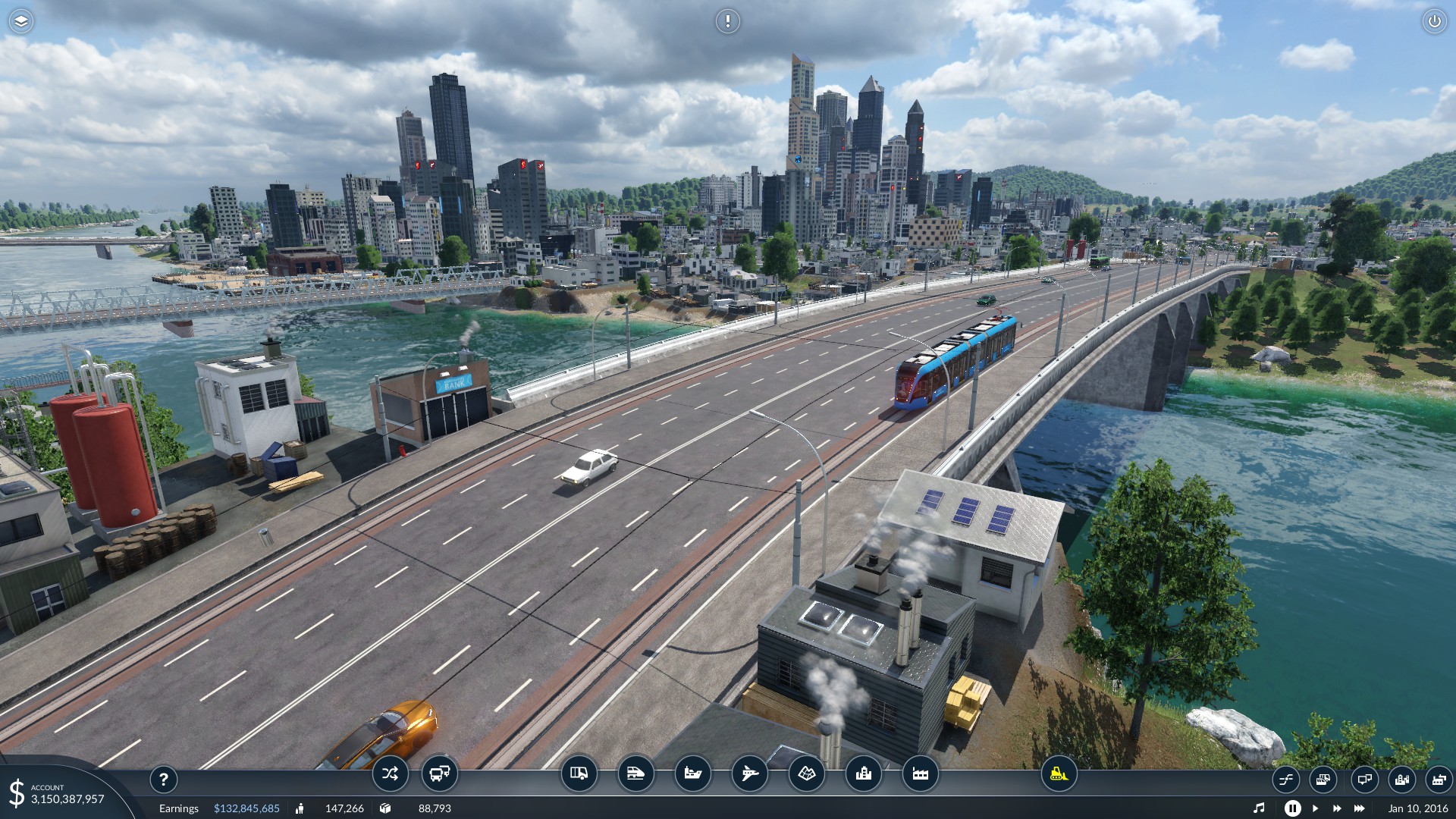The height and width of the screenshot is (819, 1456).
Task: Open the power button game menu
Action: 1434,21
